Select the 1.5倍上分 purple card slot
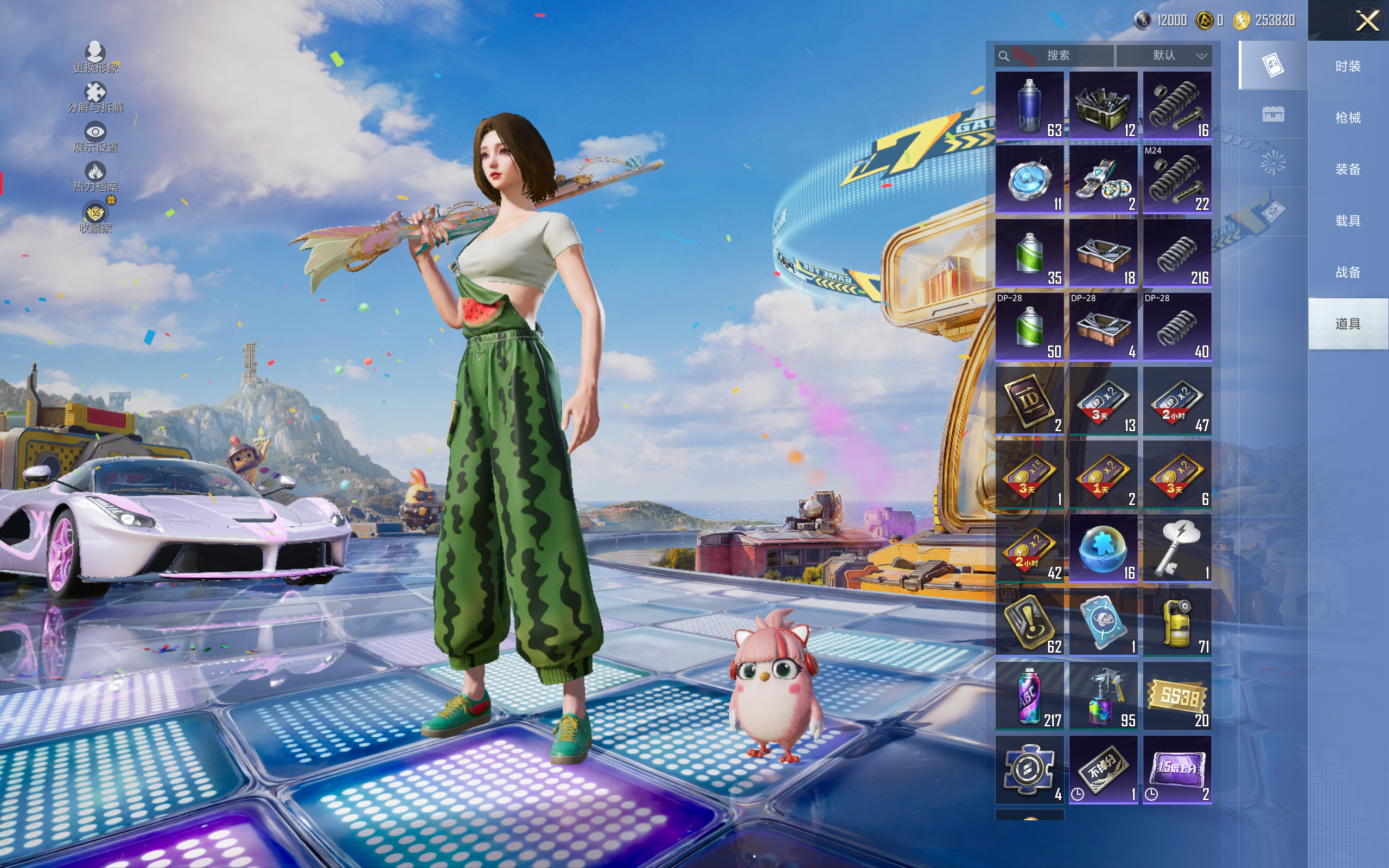The image size is (1389, 868). click(1177, 770)
